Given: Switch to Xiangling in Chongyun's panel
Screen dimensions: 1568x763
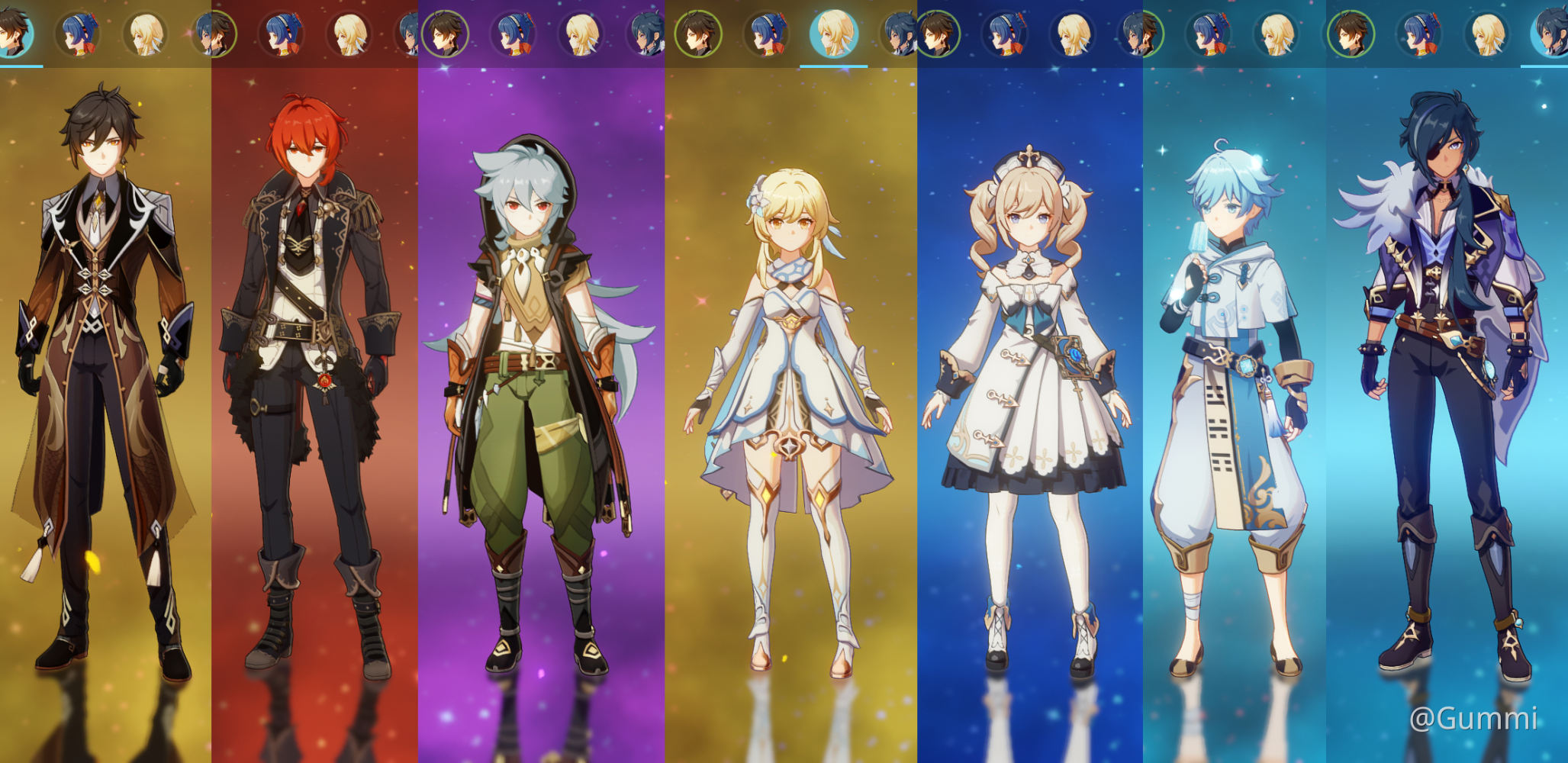Looking at the screenshot, I should tap(1209, 34).
